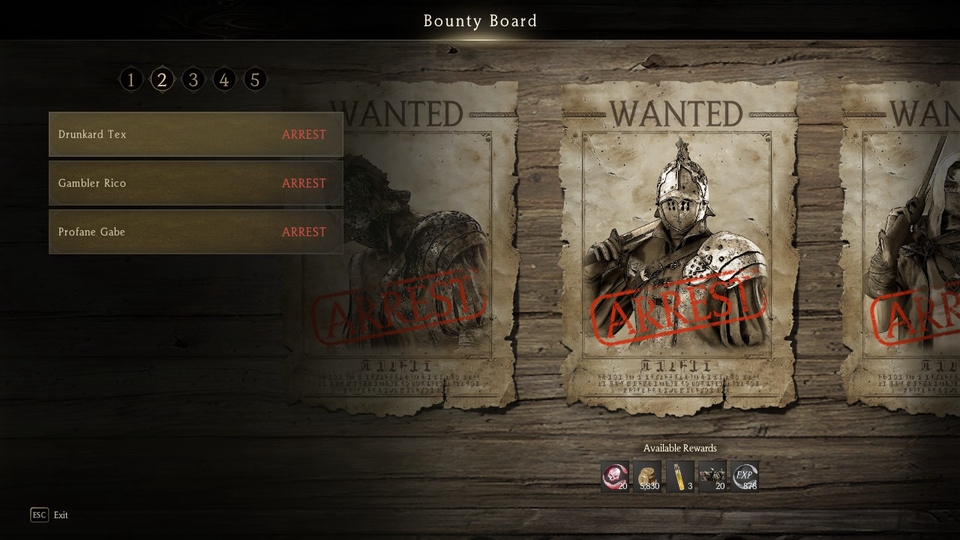Open the Profane Gabe arrest bounty
960x540 pixels.
pos(195,232)
